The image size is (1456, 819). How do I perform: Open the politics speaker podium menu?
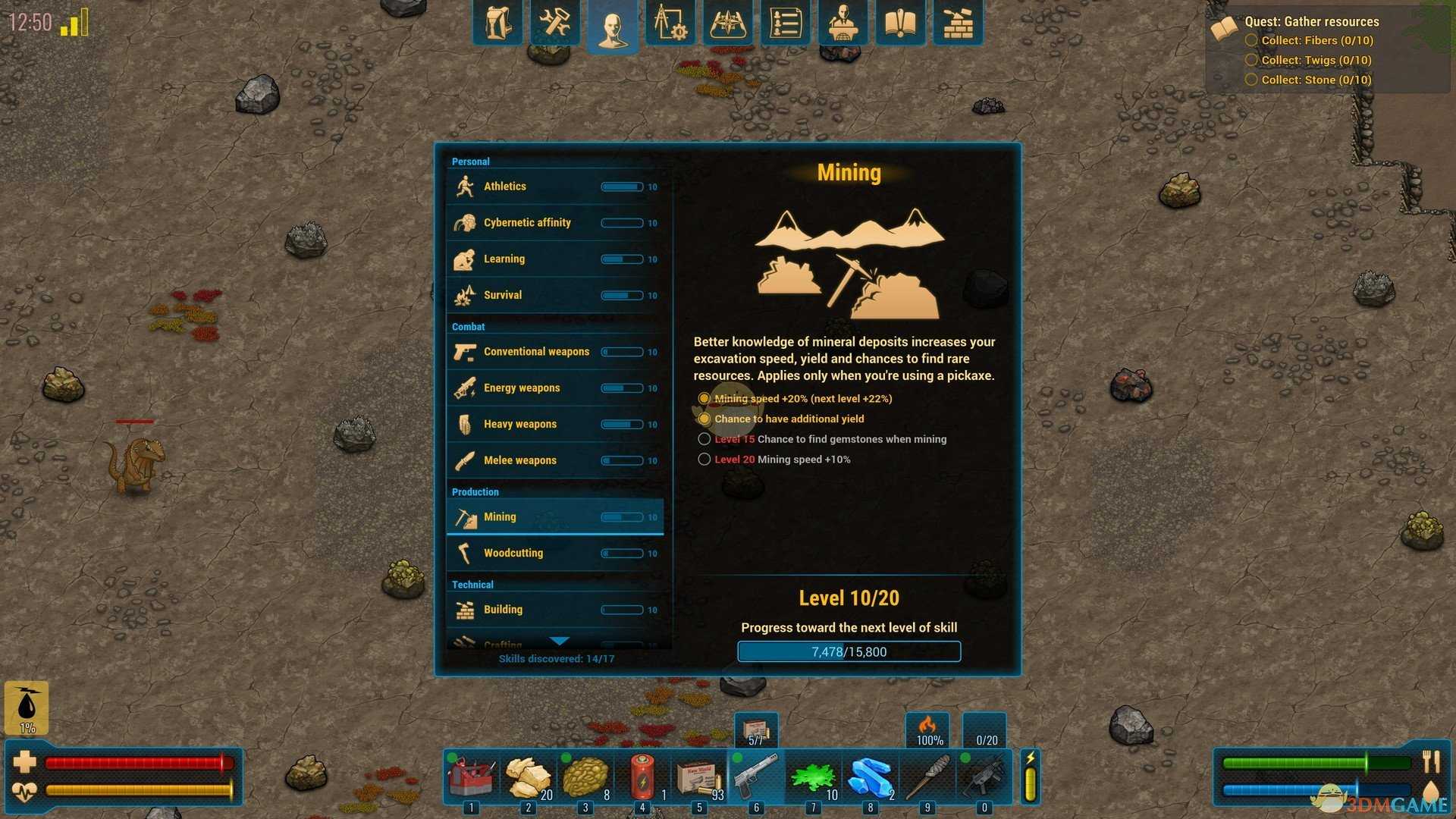(843, 24)
